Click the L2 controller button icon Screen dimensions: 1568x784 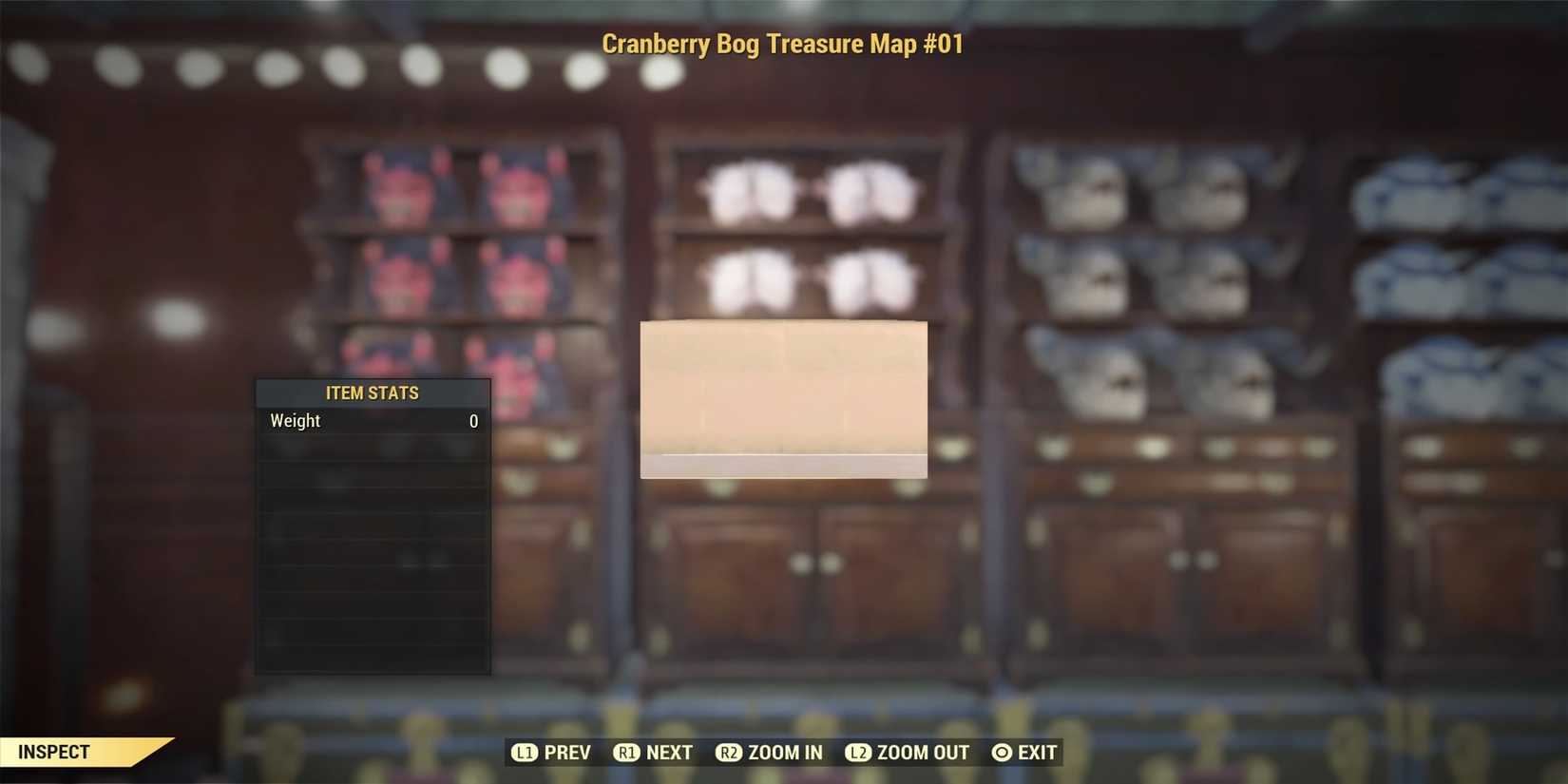859,752
